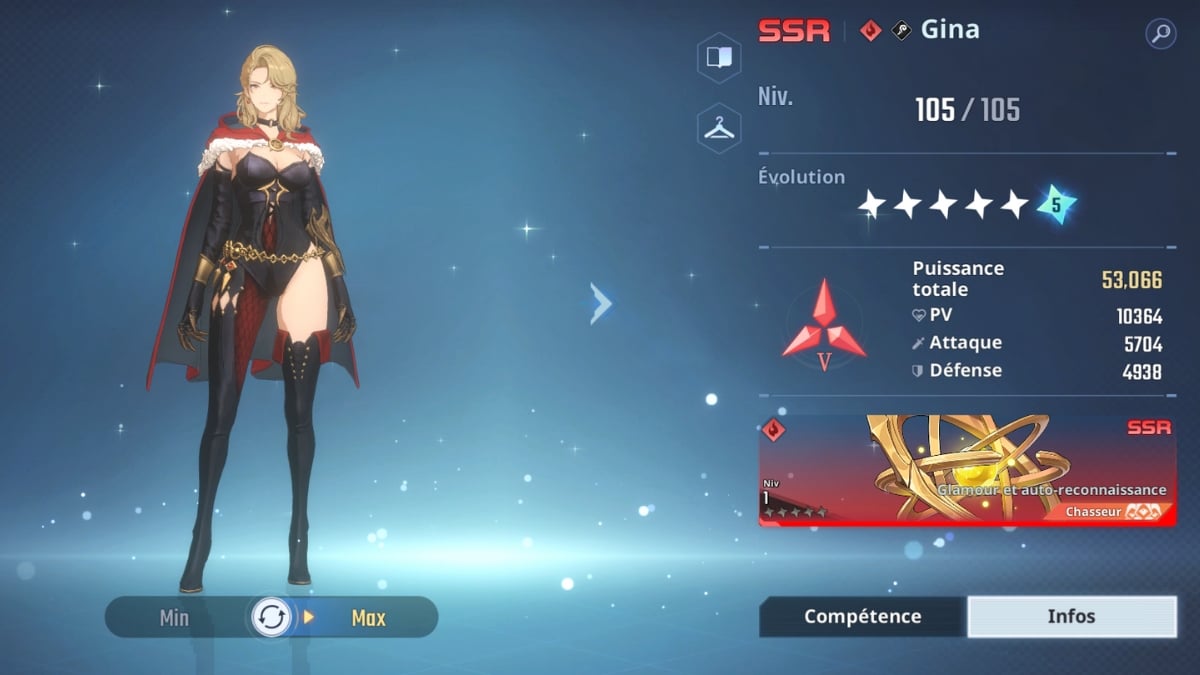
Task: Switch to the Compétence tab
Action: point(862,617)
